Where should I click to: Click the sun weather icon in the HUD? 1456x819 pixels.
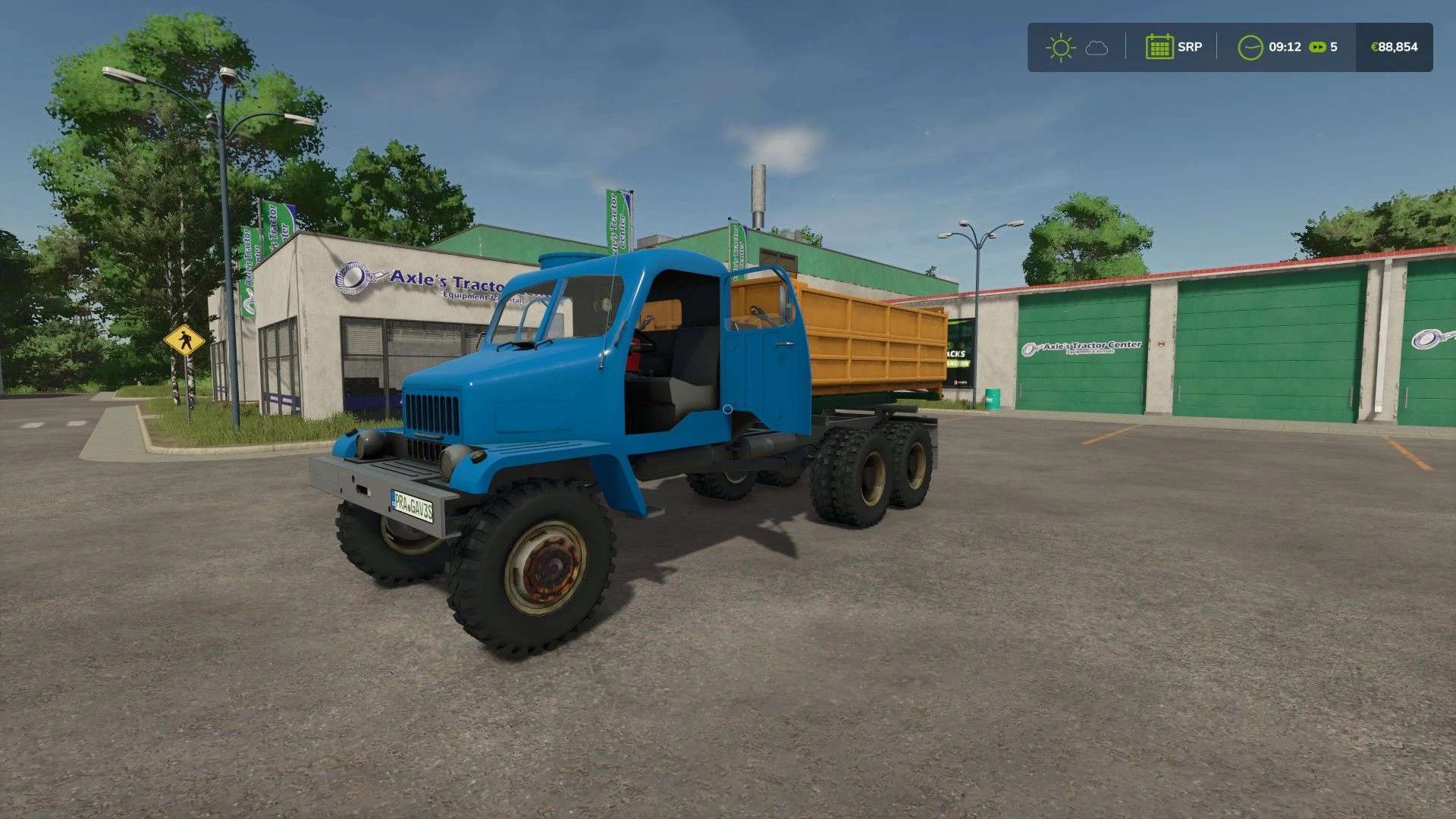click(1060, 47)
